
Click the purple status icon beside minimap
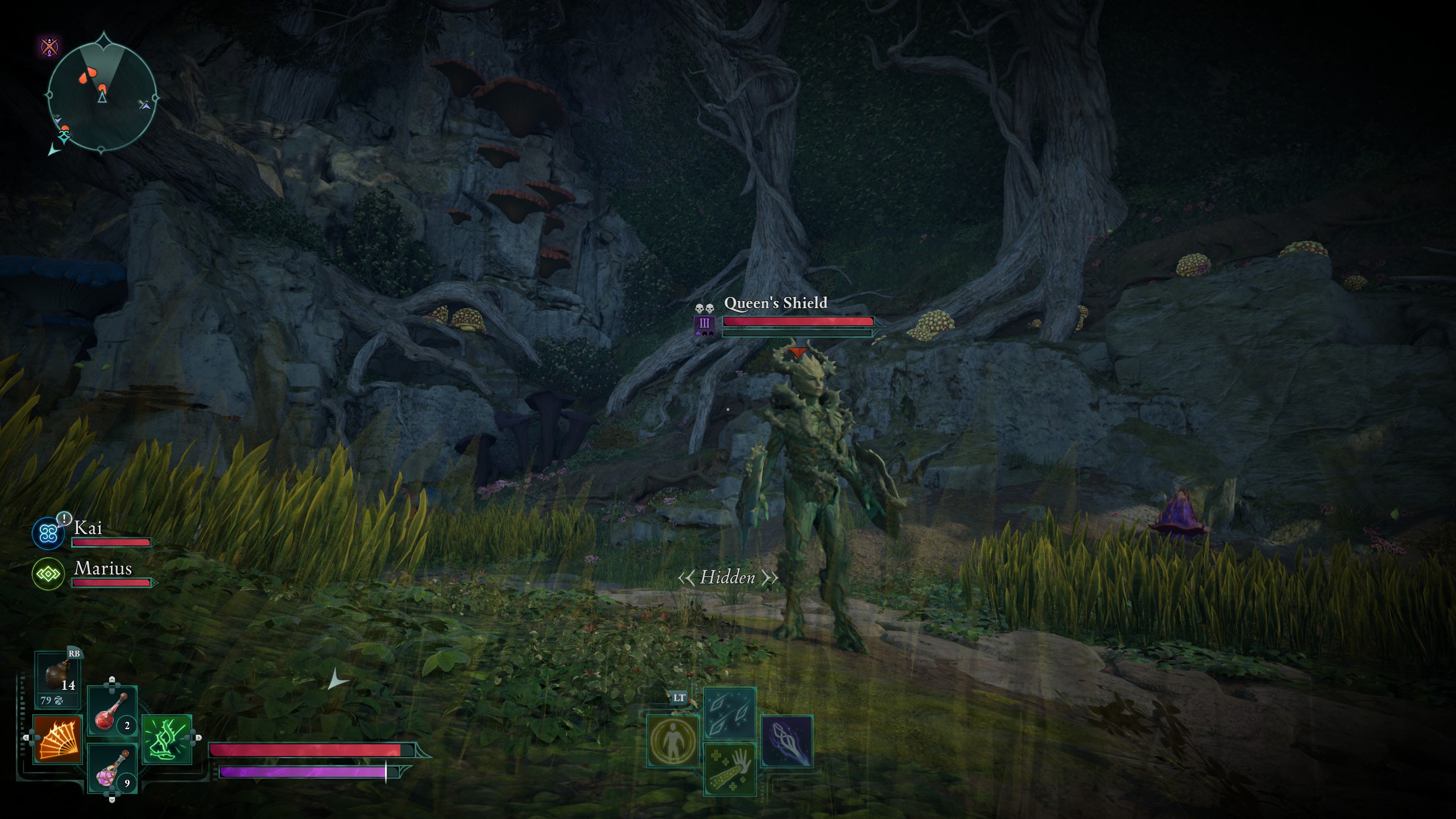(x=50, y=45)
